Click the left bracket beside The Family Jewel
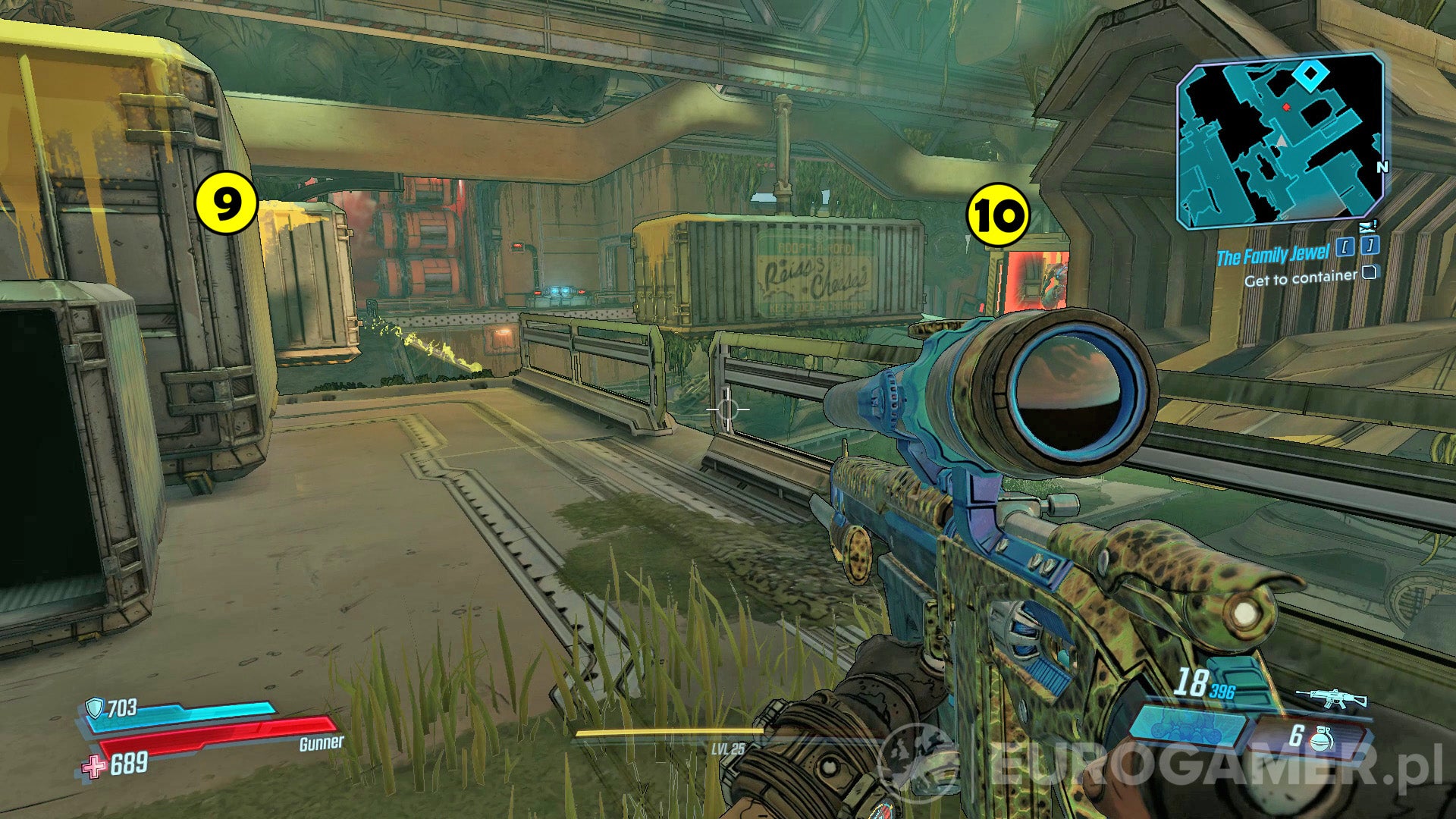The width and height of the screenshot is (1456, 819). coord(1344,248)
